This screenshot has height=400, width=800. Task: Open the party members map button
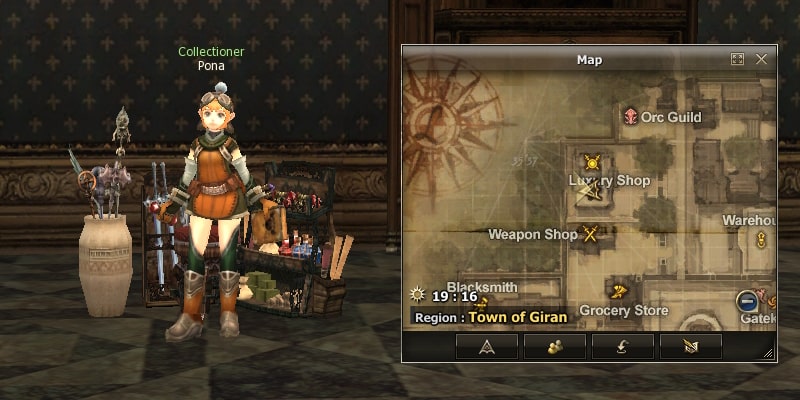click(555, 346)
